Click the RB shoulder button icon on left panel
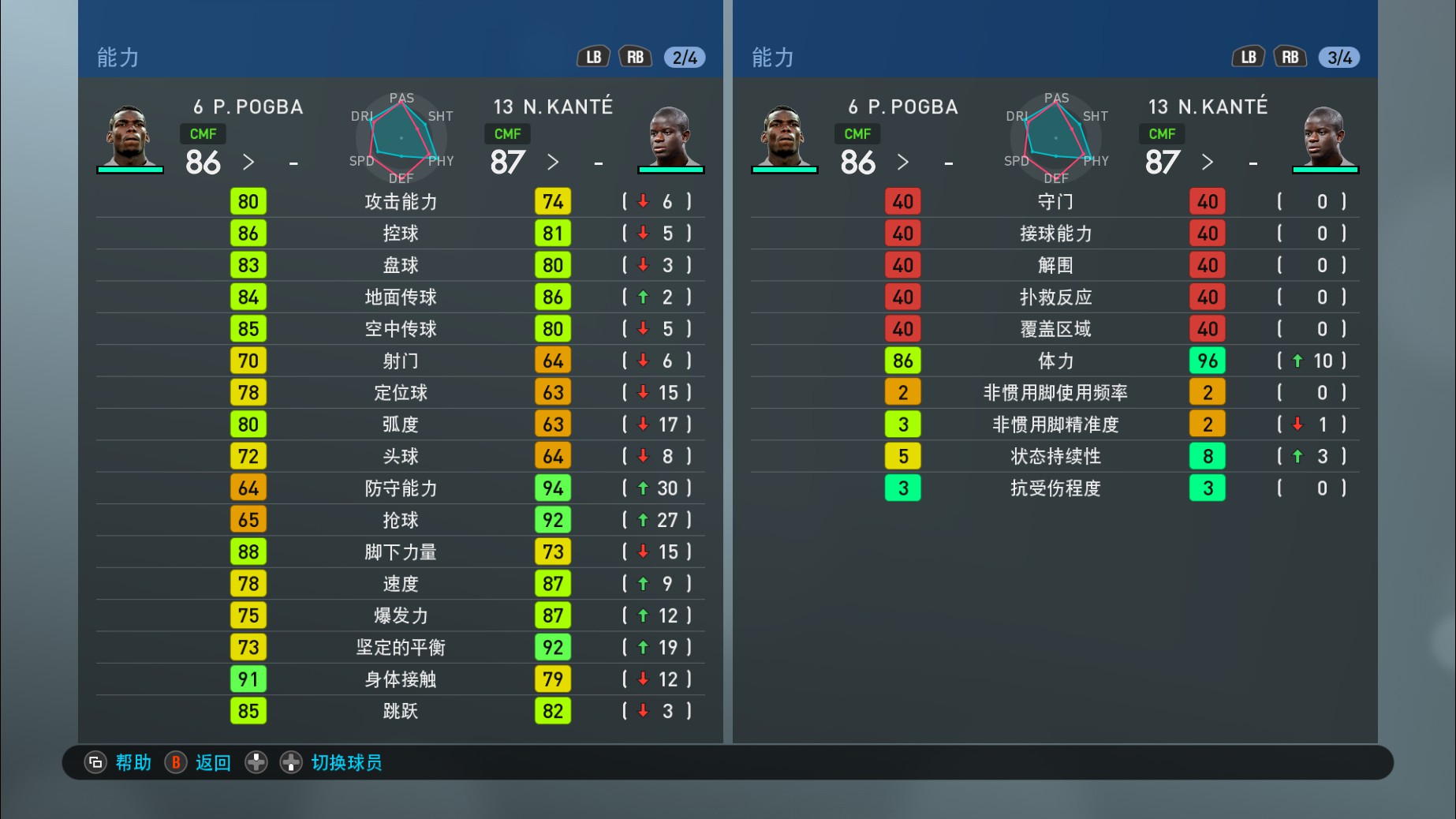The height and width of the screenshot is (819, 1456). 636,56
